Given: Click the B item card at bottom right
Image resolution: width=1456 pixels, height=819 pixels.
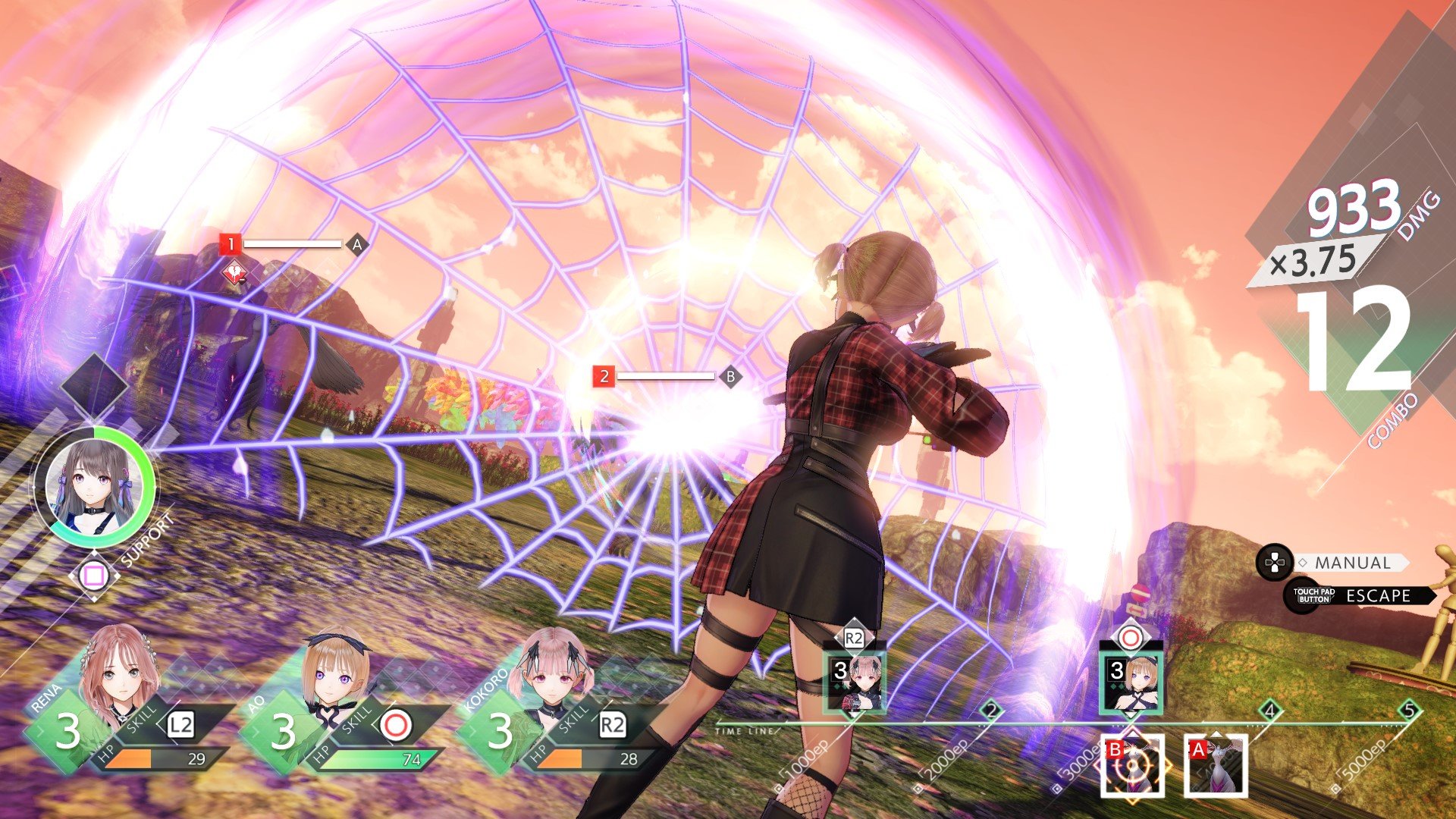Looking at the screenshot, I should click(x=1134, y=765).
